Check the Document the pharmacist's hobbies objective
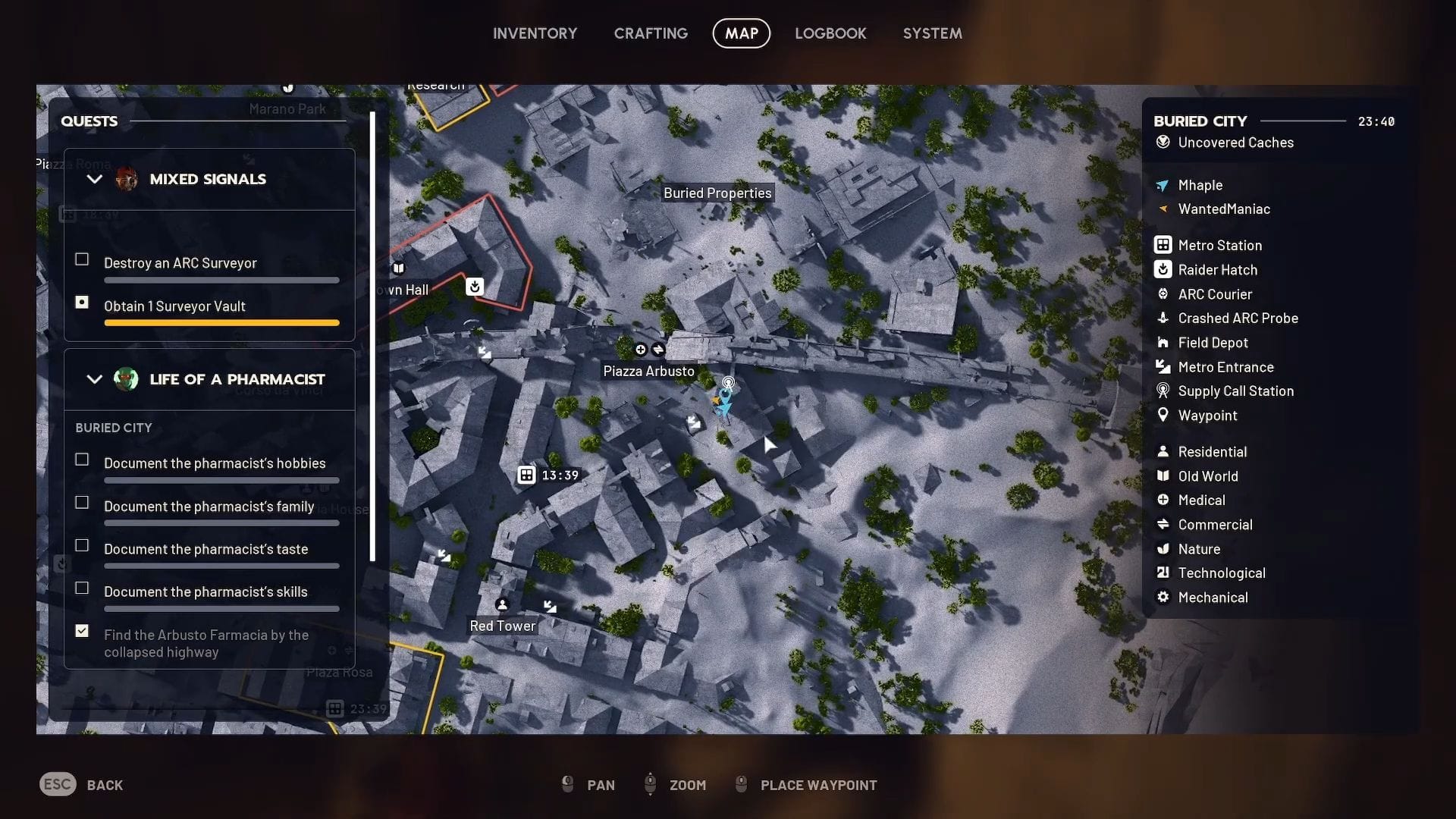Viewport: 1456px width, 819px height. pos(81,459)
